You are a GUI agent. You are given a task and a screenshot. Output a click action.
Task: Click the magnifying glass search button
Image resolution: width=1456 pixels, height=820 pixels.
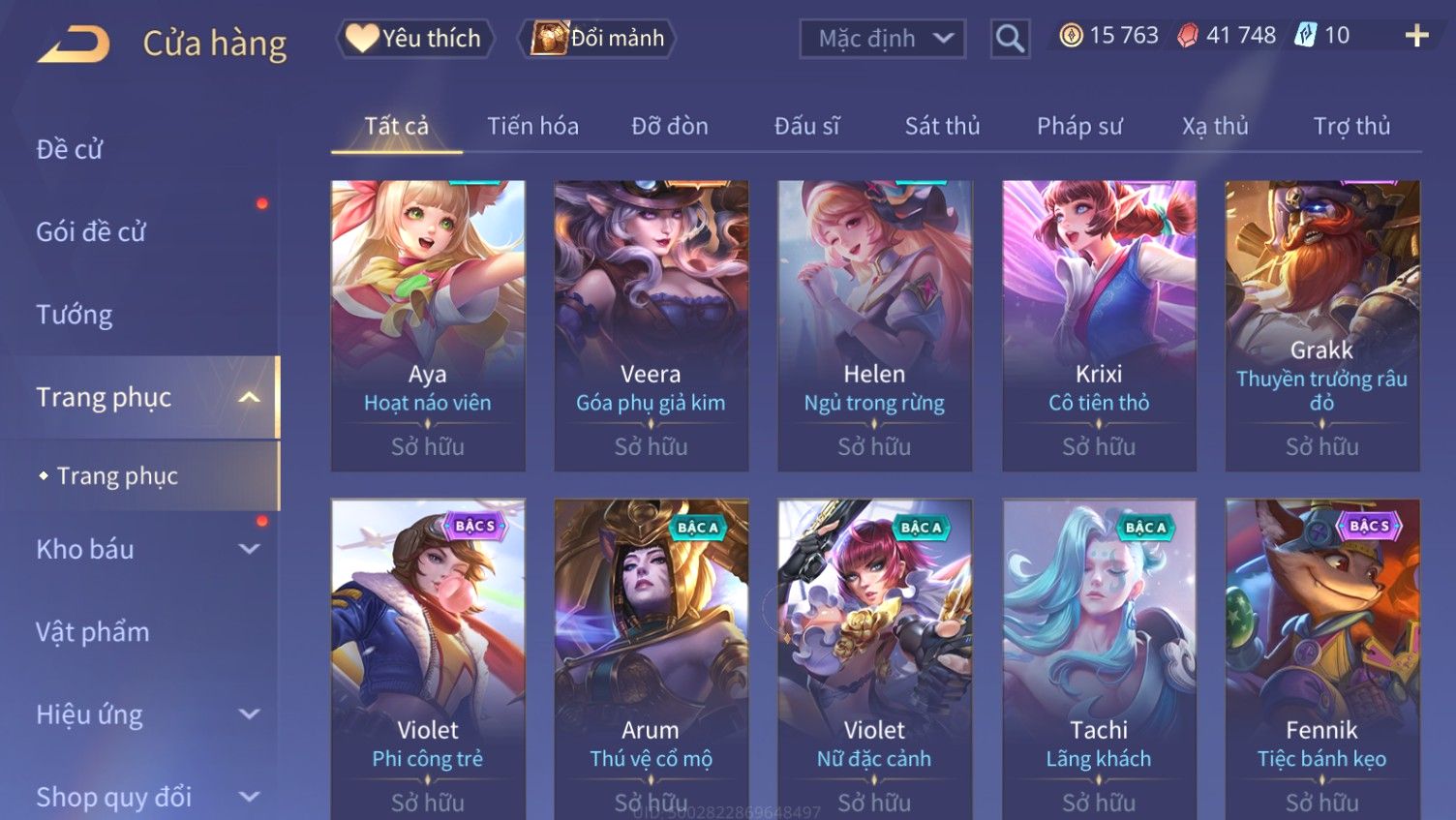(1010, 39)
